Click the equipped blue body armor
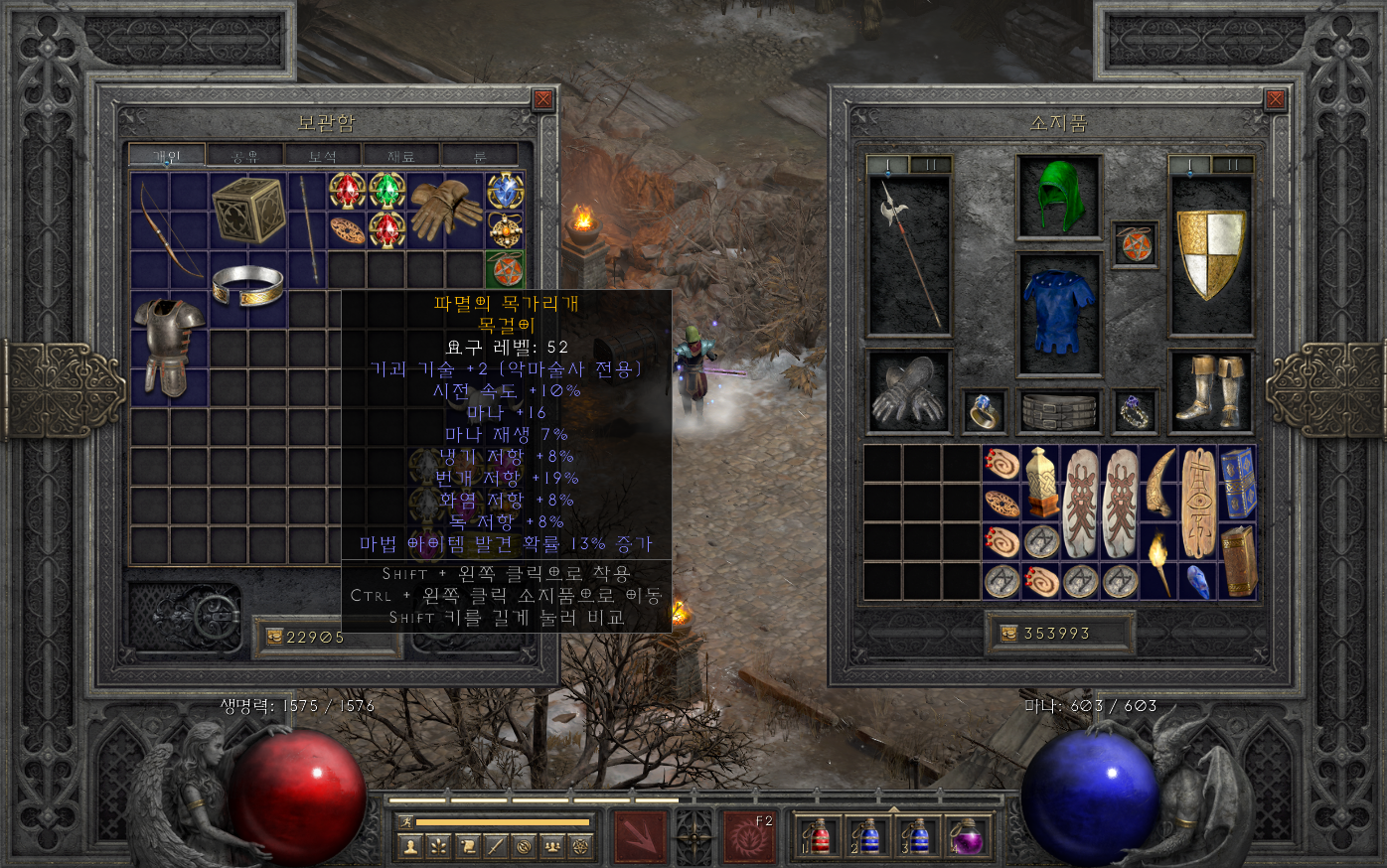Viewport: 1387px width, 868px height. (1059, 313)
